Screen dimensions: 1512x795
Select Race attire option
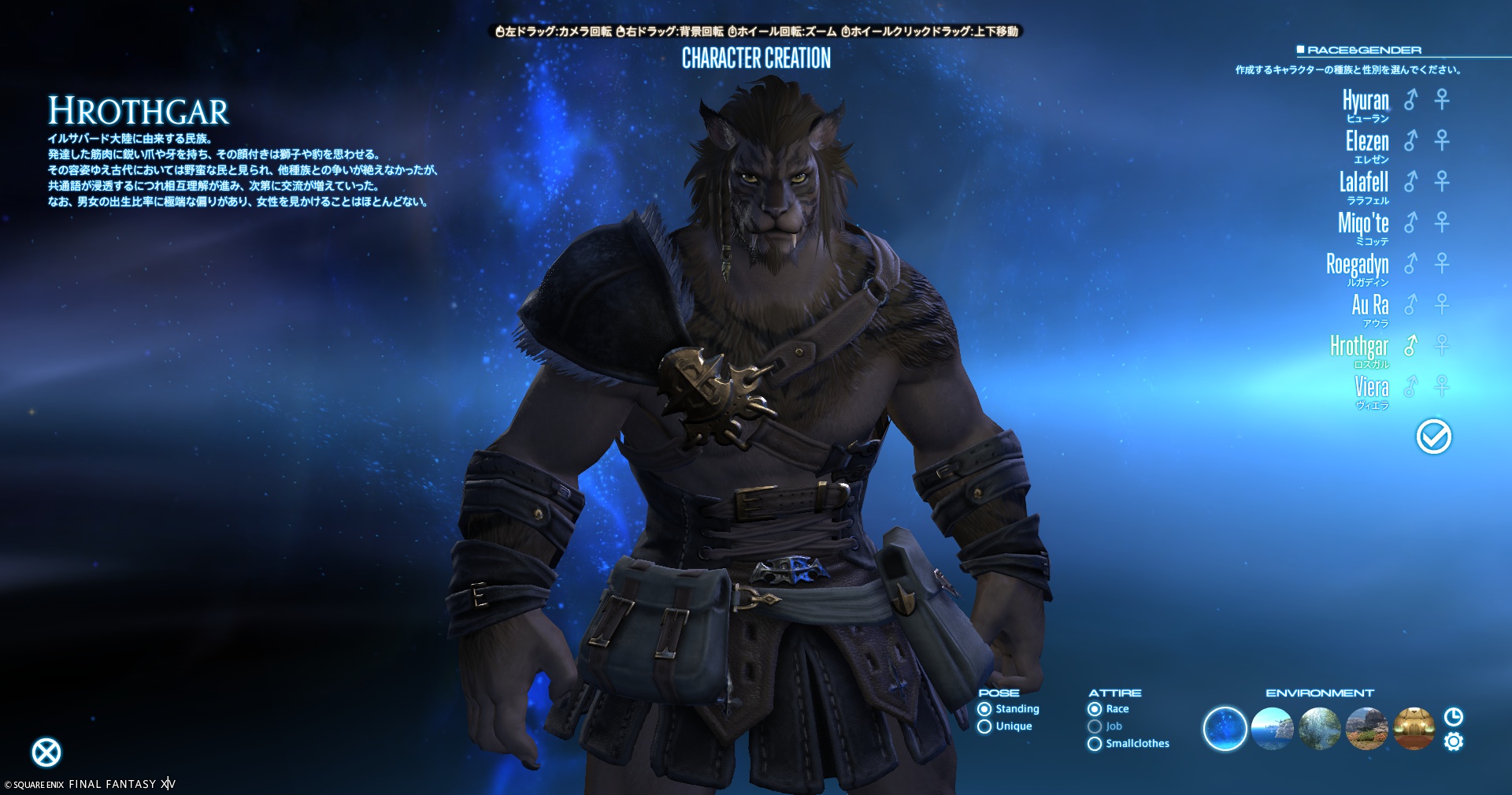tap(1095, 709)
